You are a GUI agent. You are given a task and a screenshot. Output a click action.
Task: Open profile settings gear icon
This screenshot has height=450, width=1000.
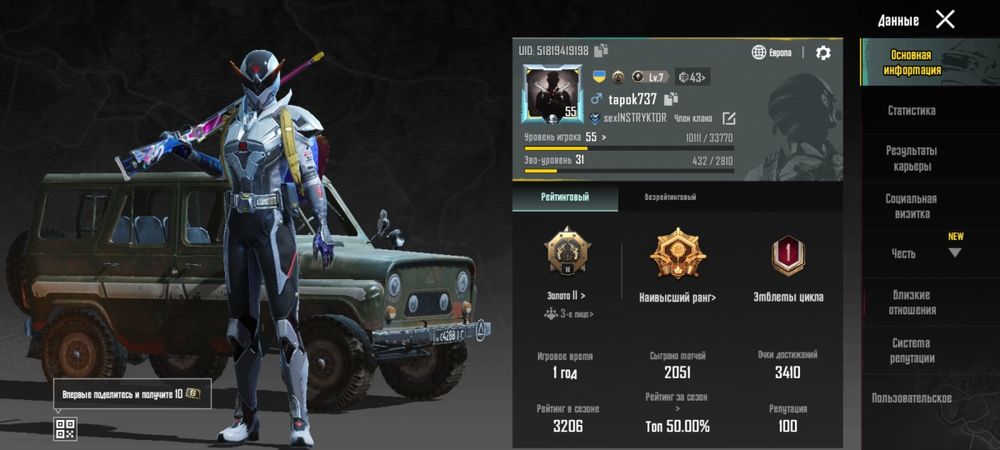tap(823, 53)
